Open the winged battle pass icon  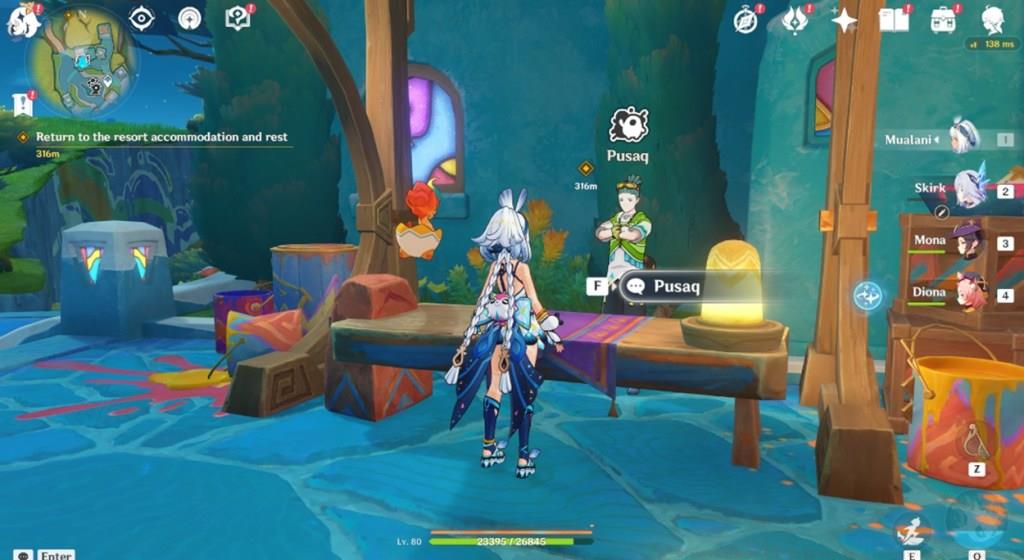click(x=795, y=19)
